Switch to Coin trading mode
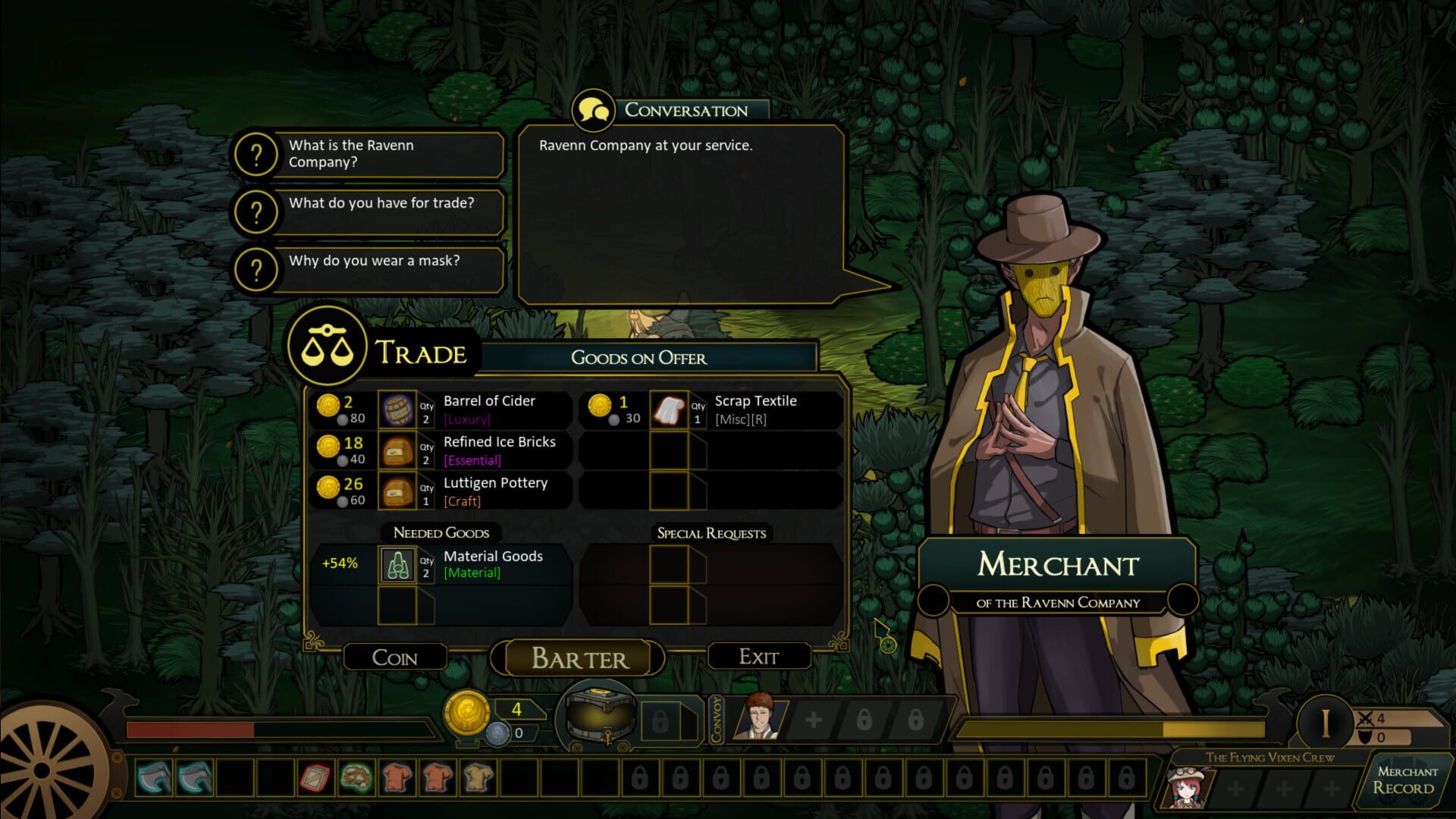Viewport: 1456px width, 819px height. (394, 657)
